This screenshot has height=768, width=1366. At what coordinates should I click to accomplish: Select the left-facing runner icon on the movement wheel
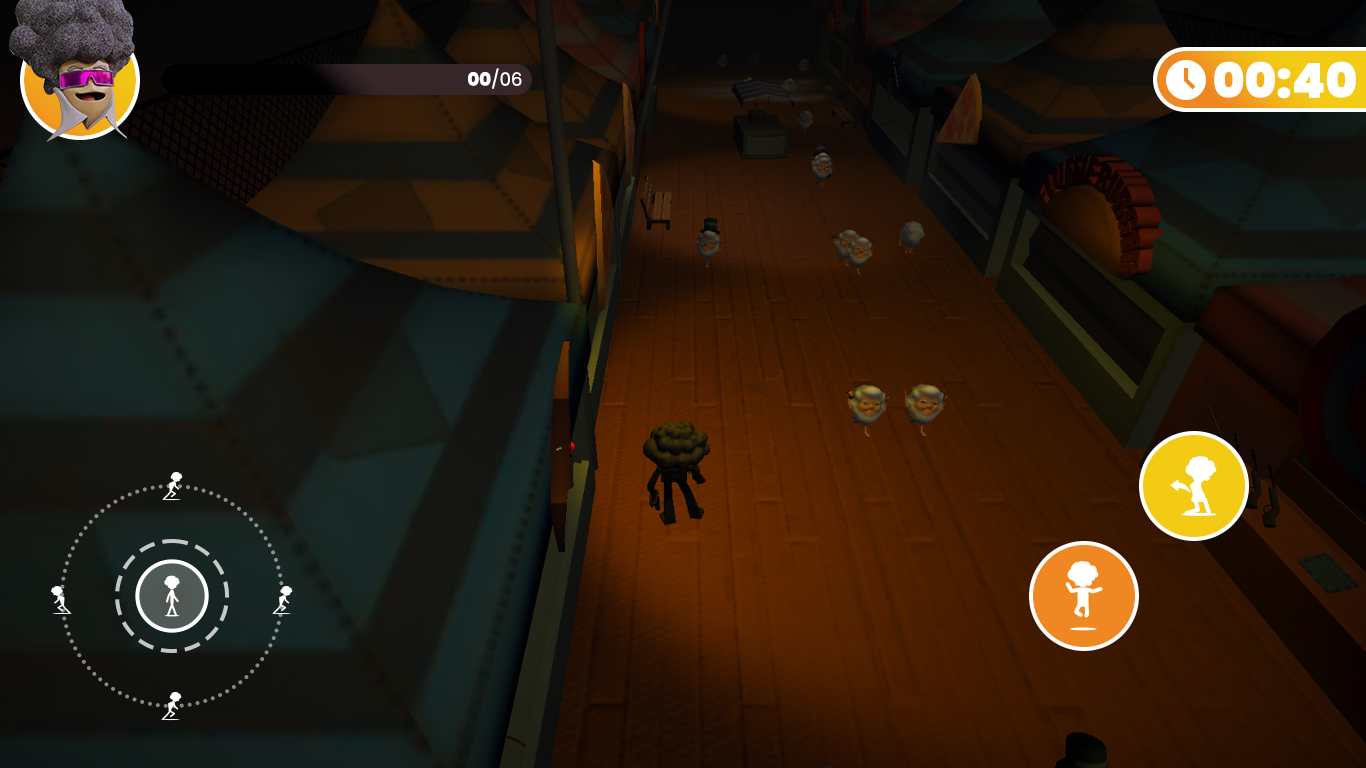pyautogui.click(x=60, y=600)
